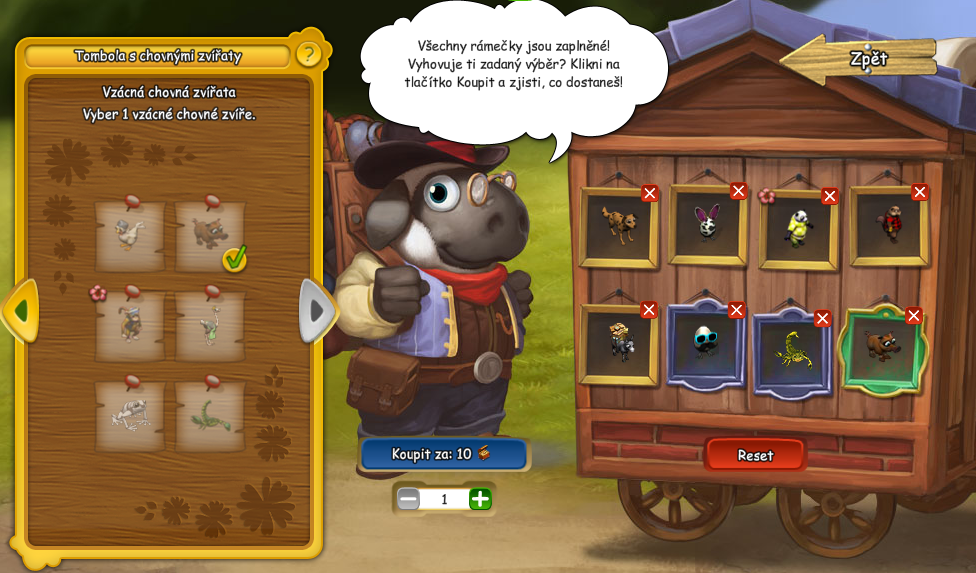976x573 pixels.
Task: Reset the selected animal frames
Action: point(755,455)
